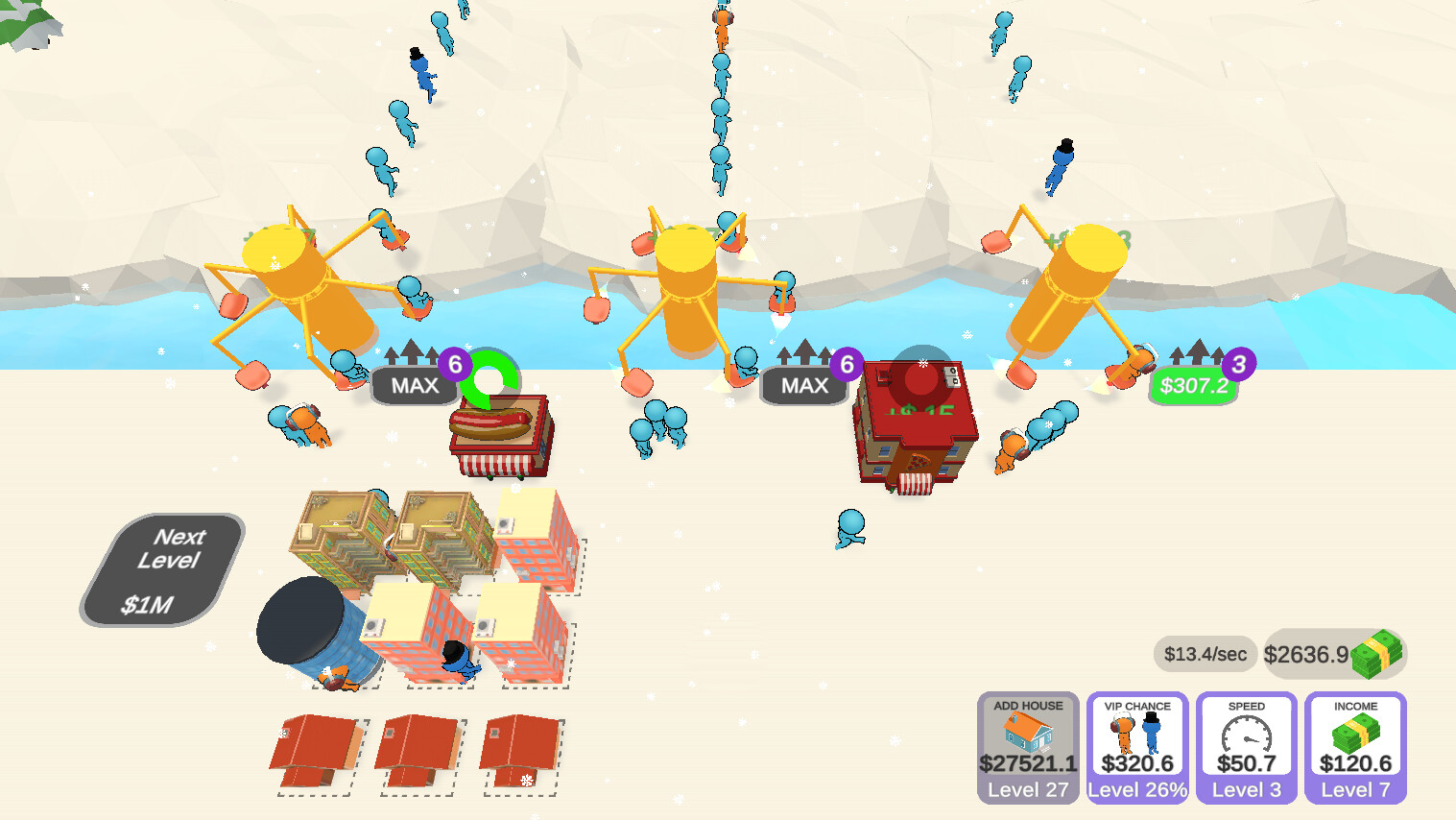
Task: Expand the purple 6 badge near the hot dog stand
Action: [x=455, y=363]
